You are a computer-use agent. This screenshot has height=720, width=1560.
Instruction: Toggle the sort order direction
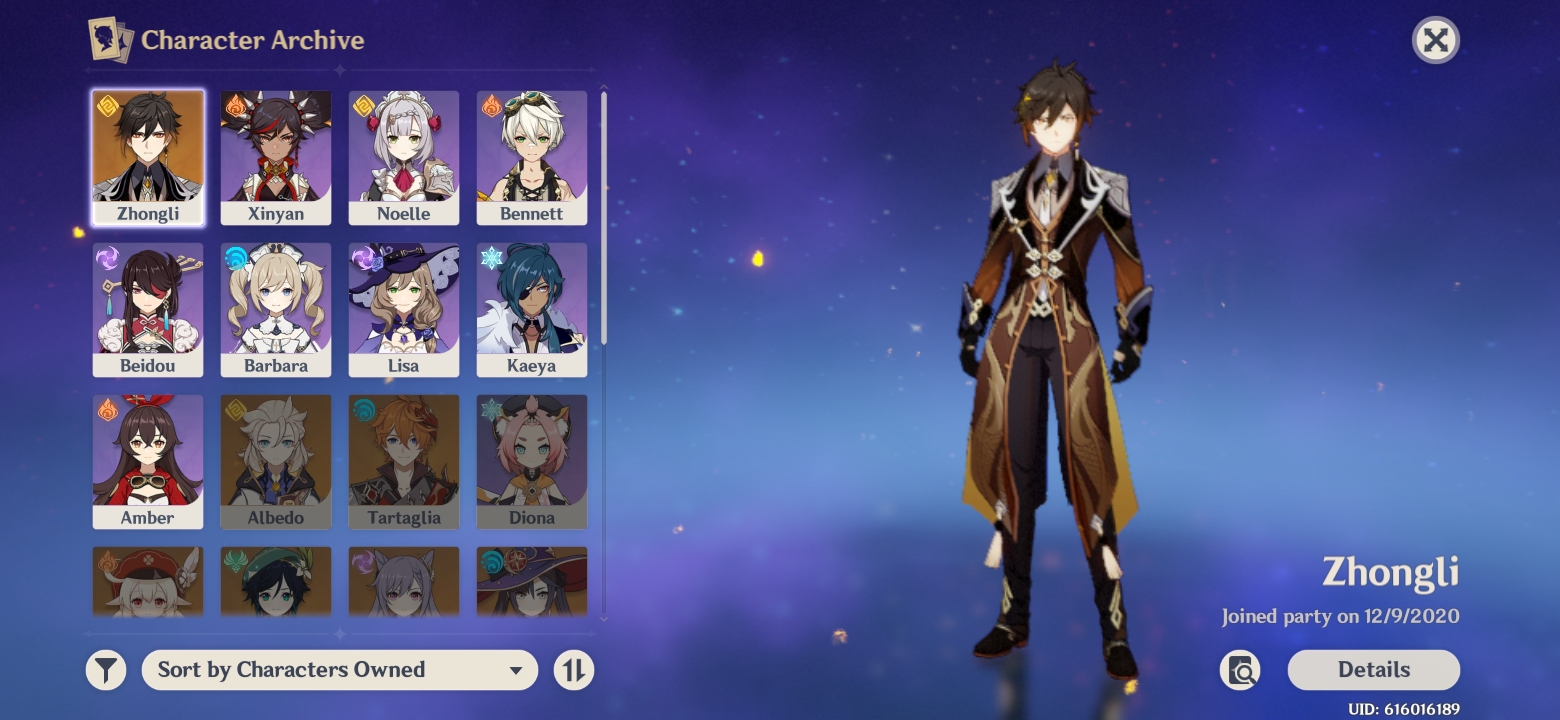[x=574, y=670]
